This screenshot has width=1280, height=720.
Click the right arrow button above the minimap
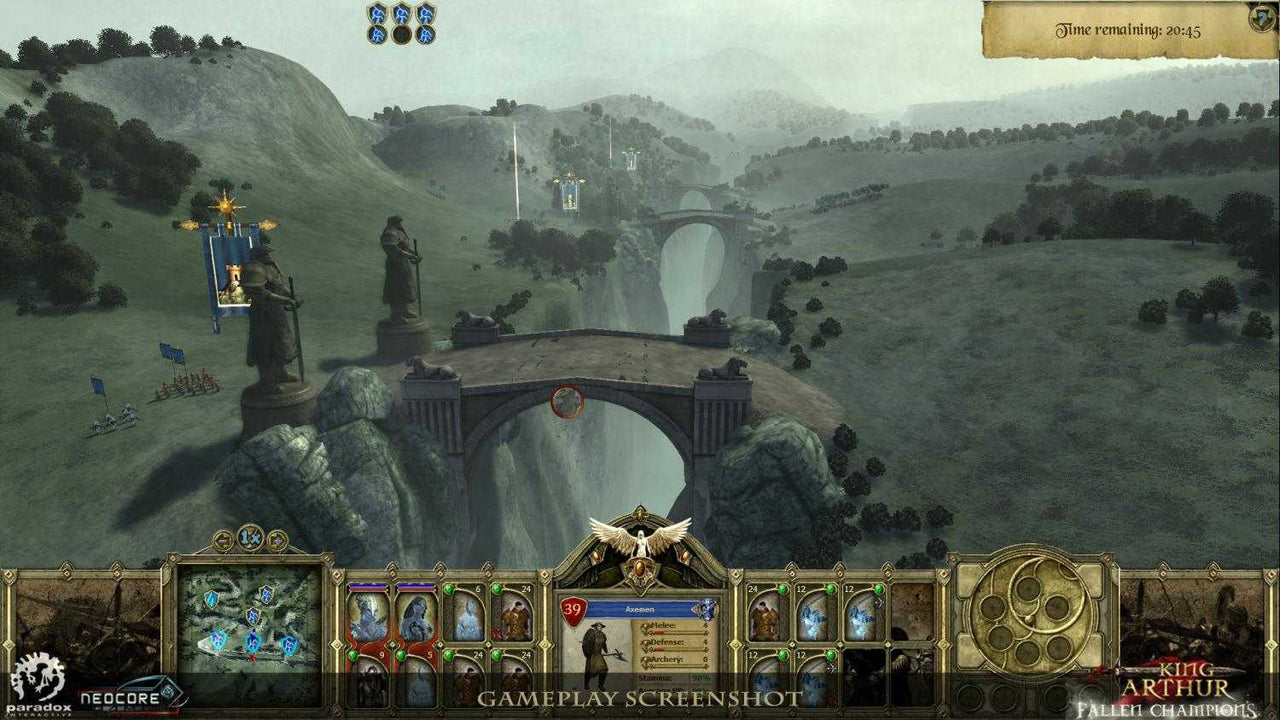[x=277, y=540]
